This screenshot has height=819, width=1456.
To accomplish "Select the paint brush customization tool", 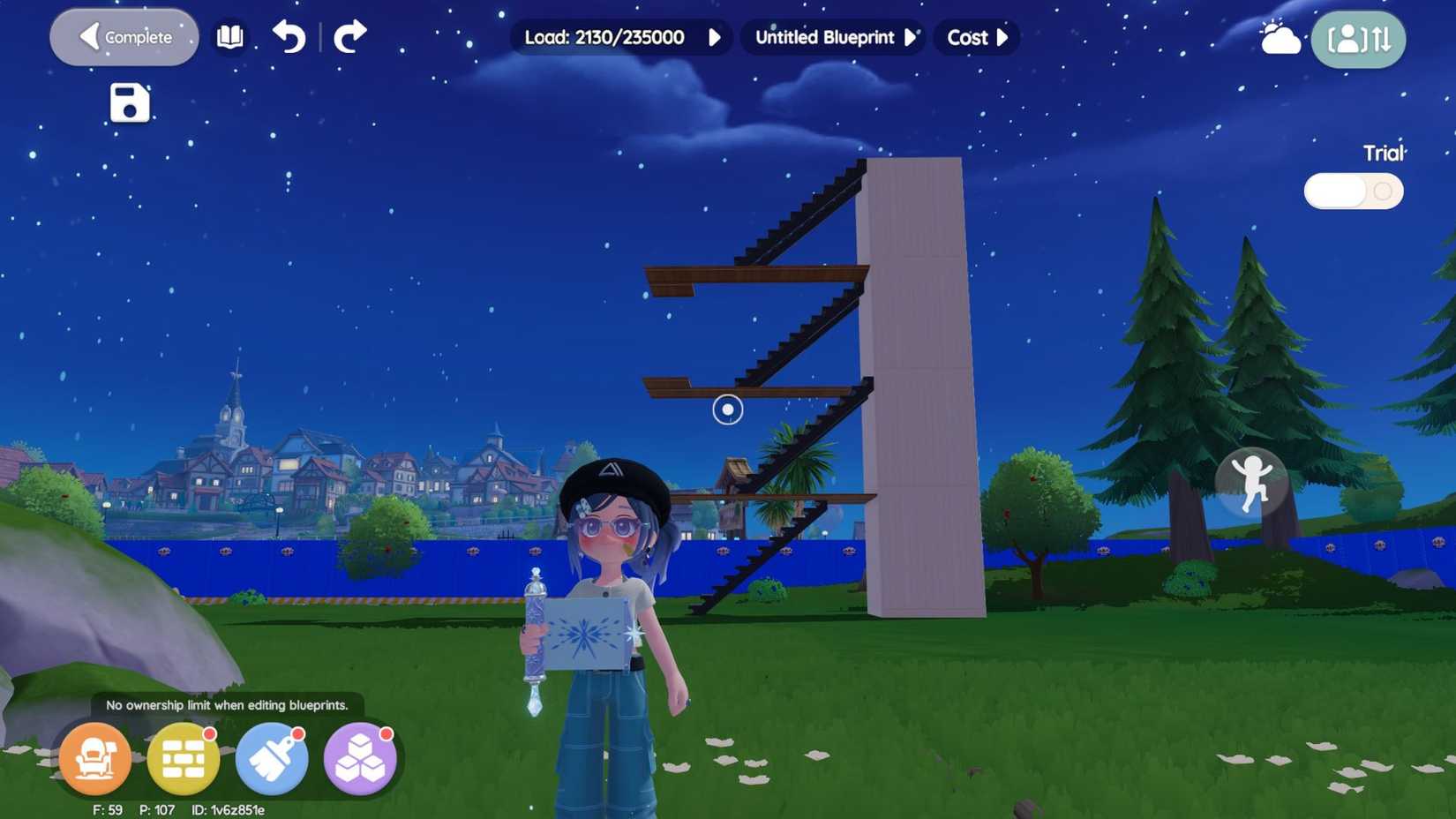I will click(x=272, y=759).
